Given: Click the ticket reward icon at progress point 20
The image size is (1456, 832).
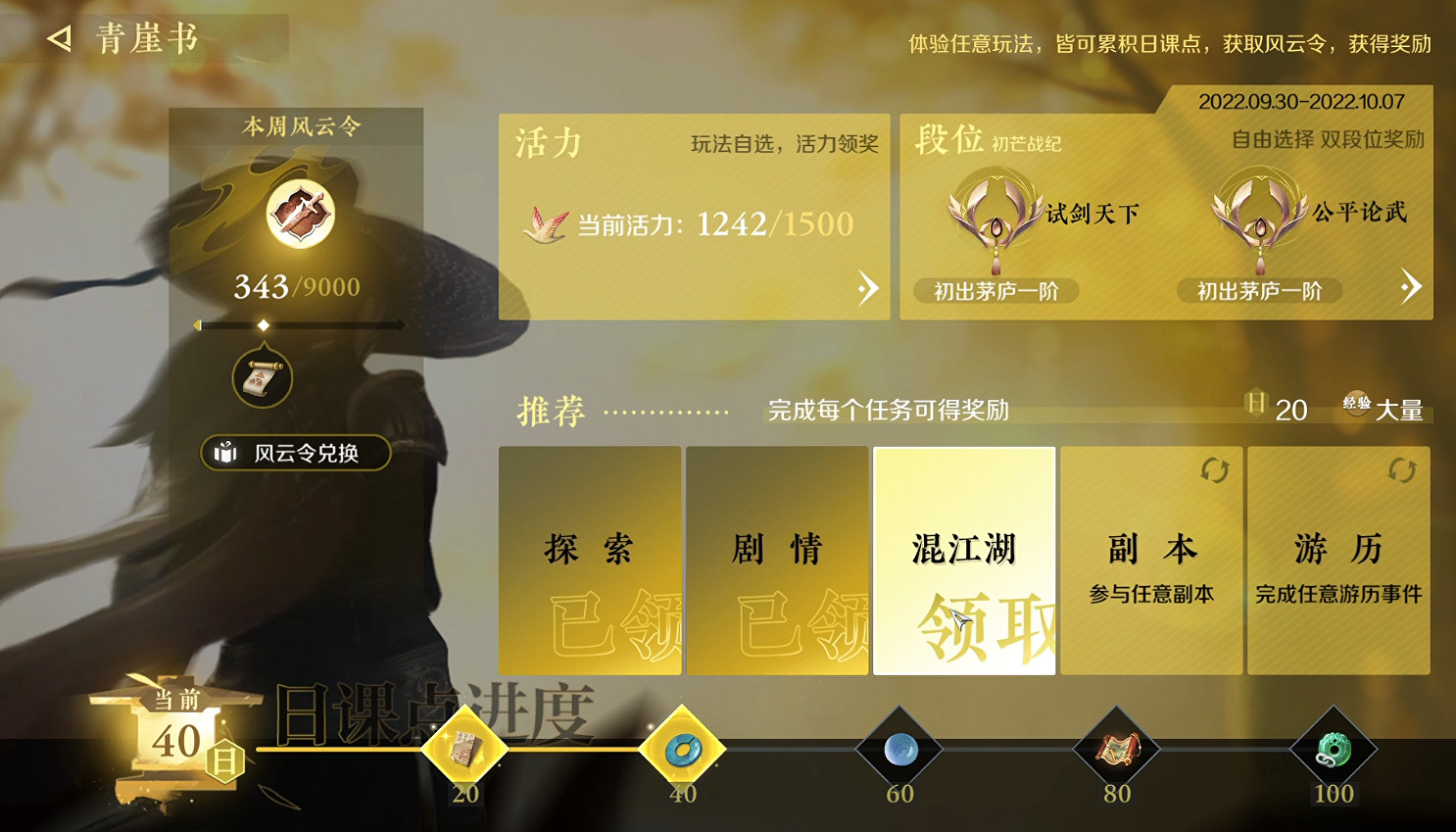Looking at the screenshot, I should pyautogui.click(x=464, y=750).
